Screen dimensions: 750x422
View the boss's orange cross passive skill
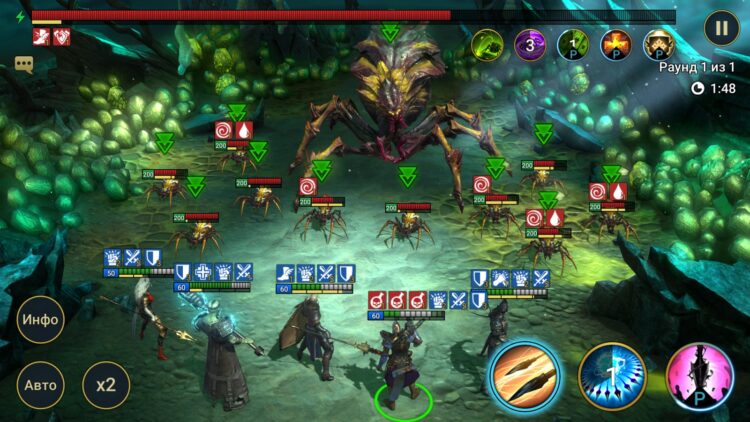pos(616,44)
